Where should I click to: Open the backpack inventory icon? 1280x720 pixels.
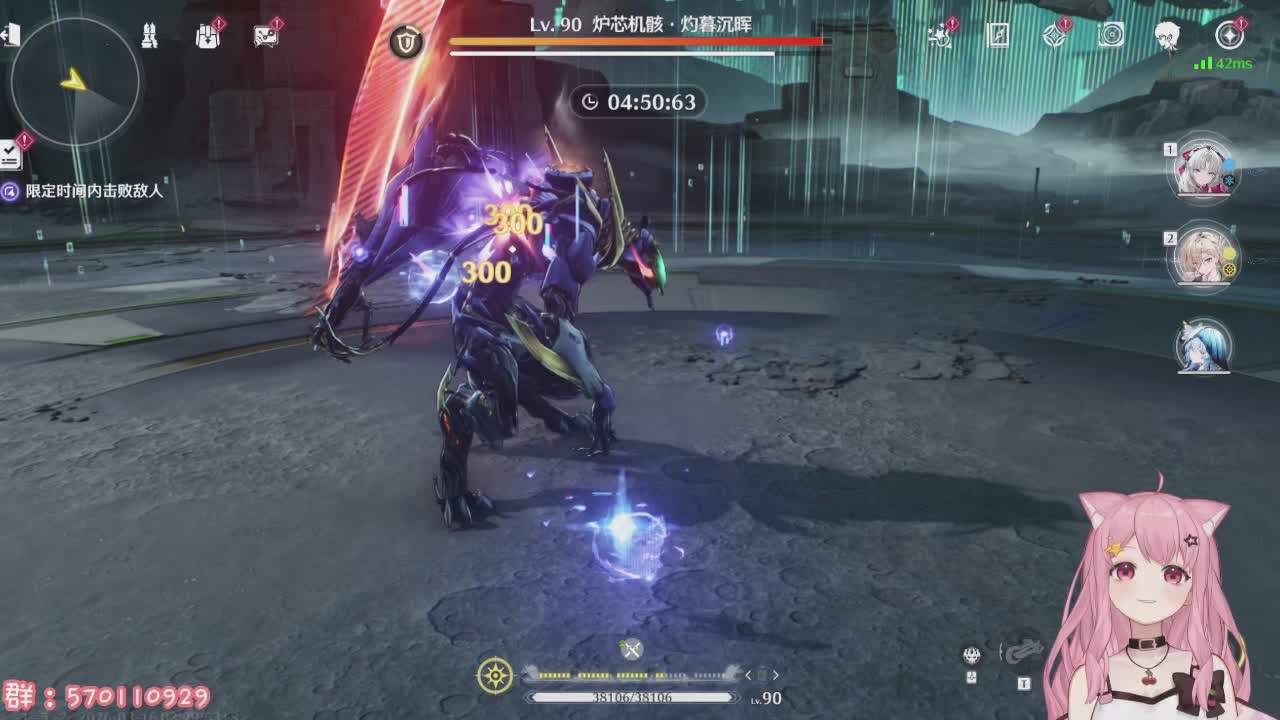[x=207, y=37]
